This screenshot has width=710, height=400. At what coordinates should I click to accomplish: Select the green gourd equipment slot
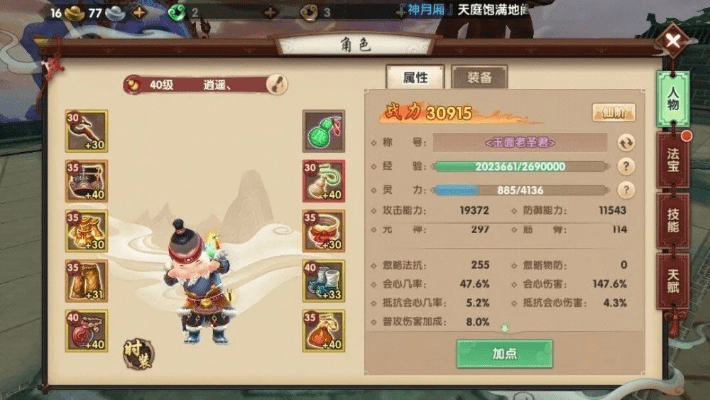click(x=323, y=131)
